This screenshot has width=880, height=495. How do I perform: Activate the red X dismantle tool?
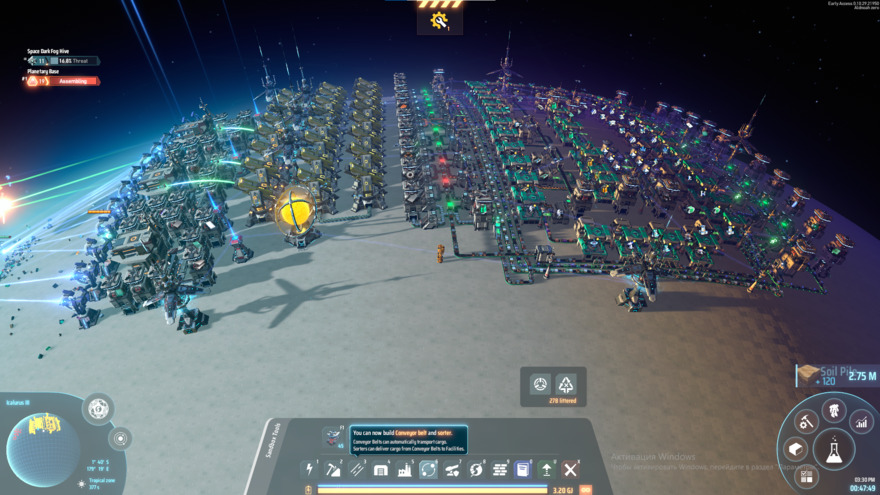pos(571,469)
